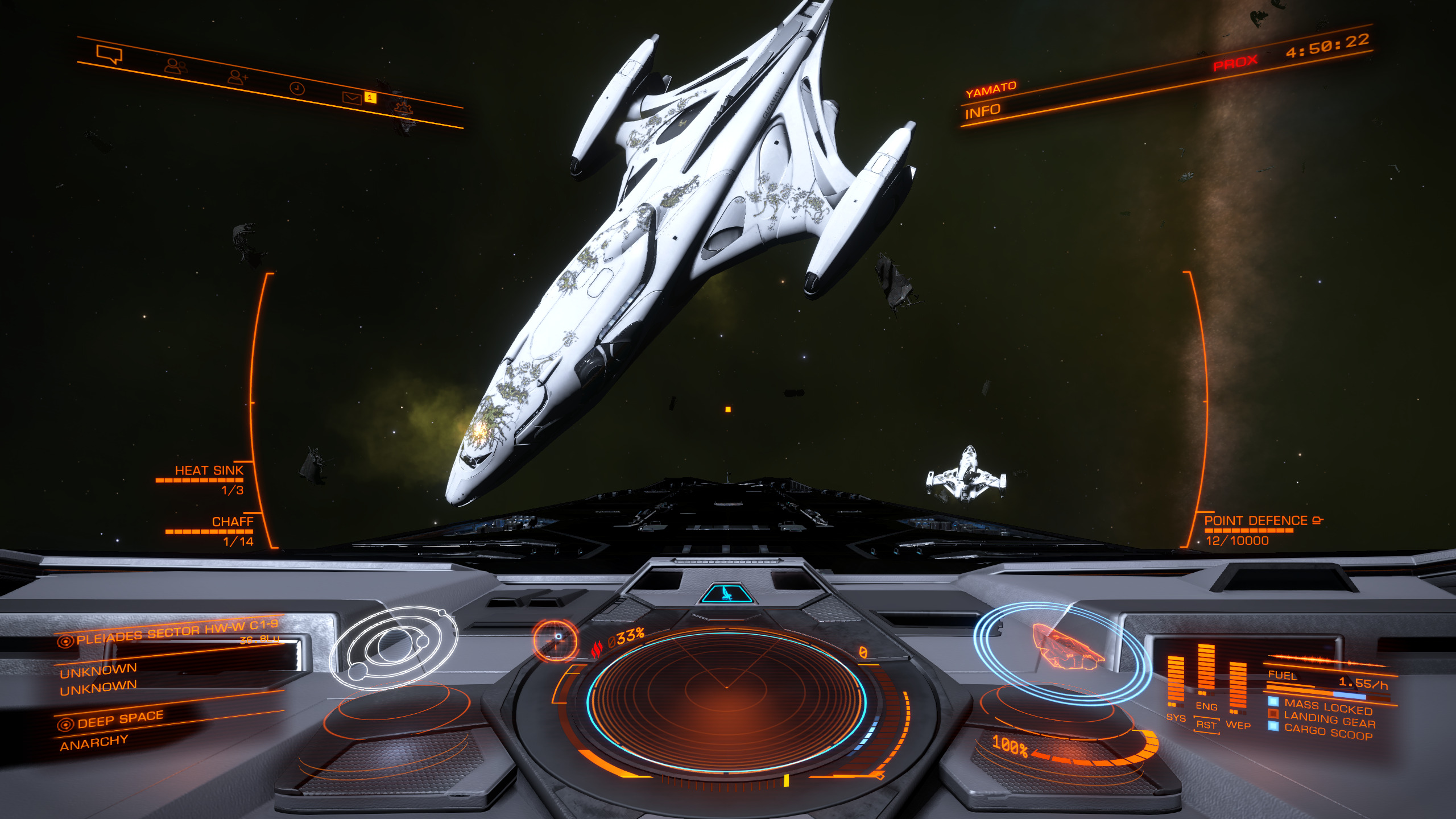Viewport: 1456px width, 819px height.
Task: Open the chat speech bubble tab
Action: click(109, 55)
